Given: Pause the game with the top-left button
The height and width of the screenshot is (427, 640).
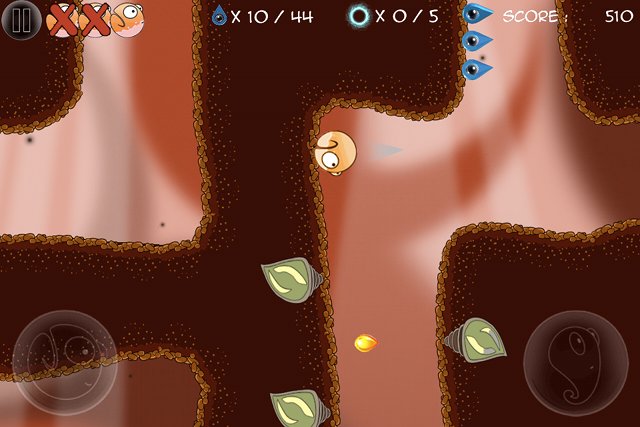Looking at the screenshot, I should (x=22, y=19).
